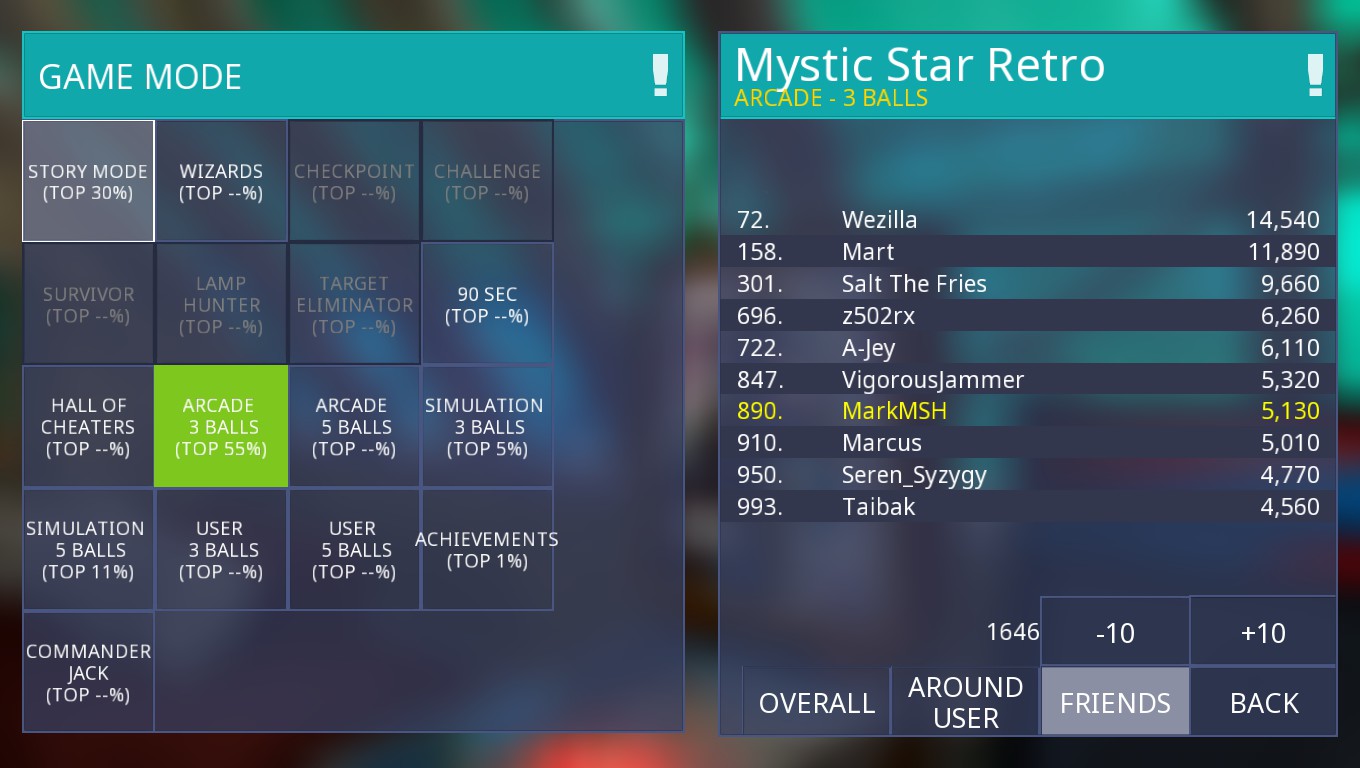Pick the 90 Sec mode tile
Screen dimensions: 1360x768
point(487,304)
